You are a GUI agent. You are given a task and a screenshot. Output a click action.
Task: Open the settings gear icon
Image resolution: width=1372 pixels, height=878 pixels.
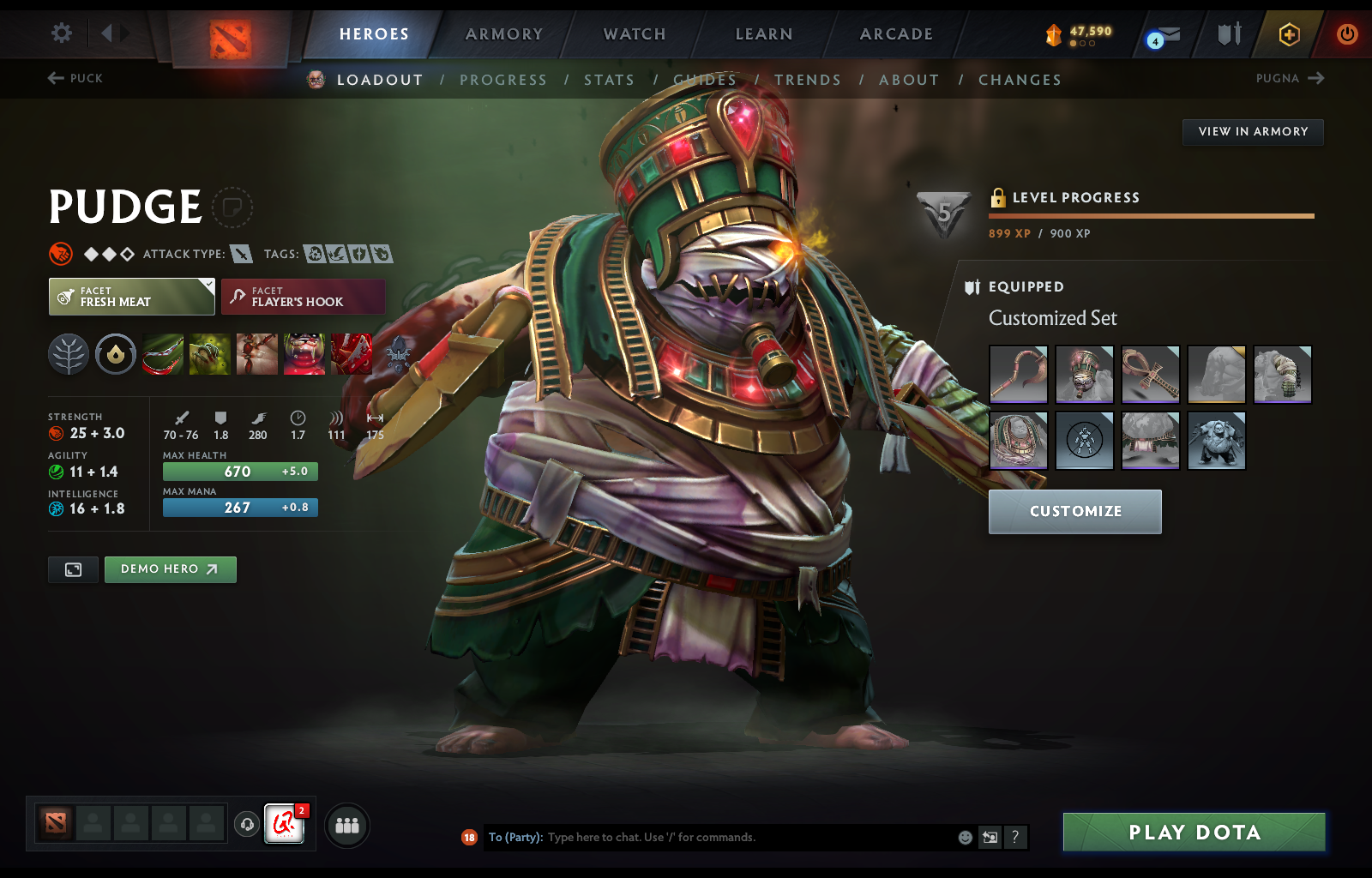(x=60, y=33)
